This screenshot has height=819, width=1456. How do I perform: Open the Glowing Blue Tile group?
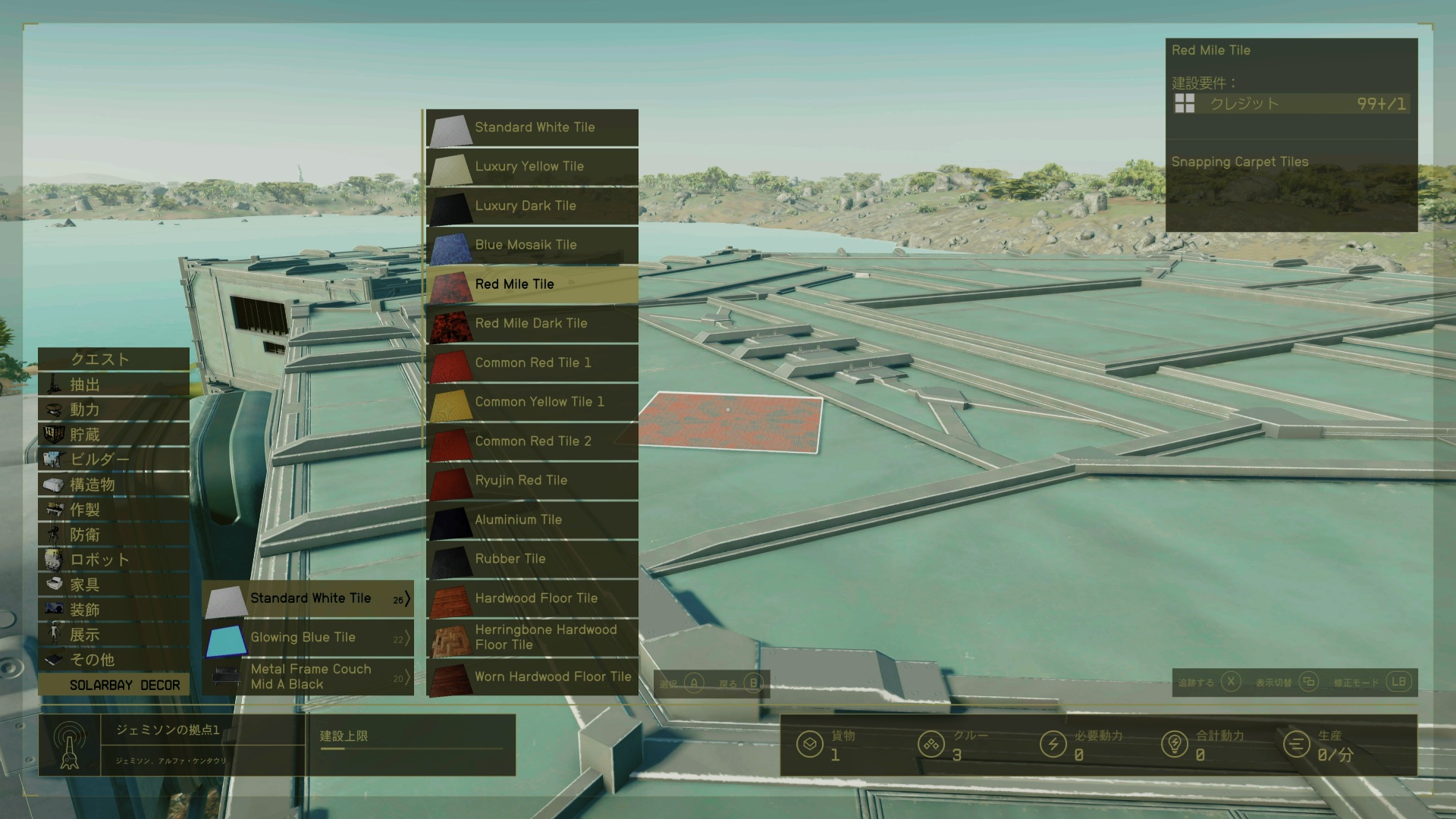tap(309, 638)
